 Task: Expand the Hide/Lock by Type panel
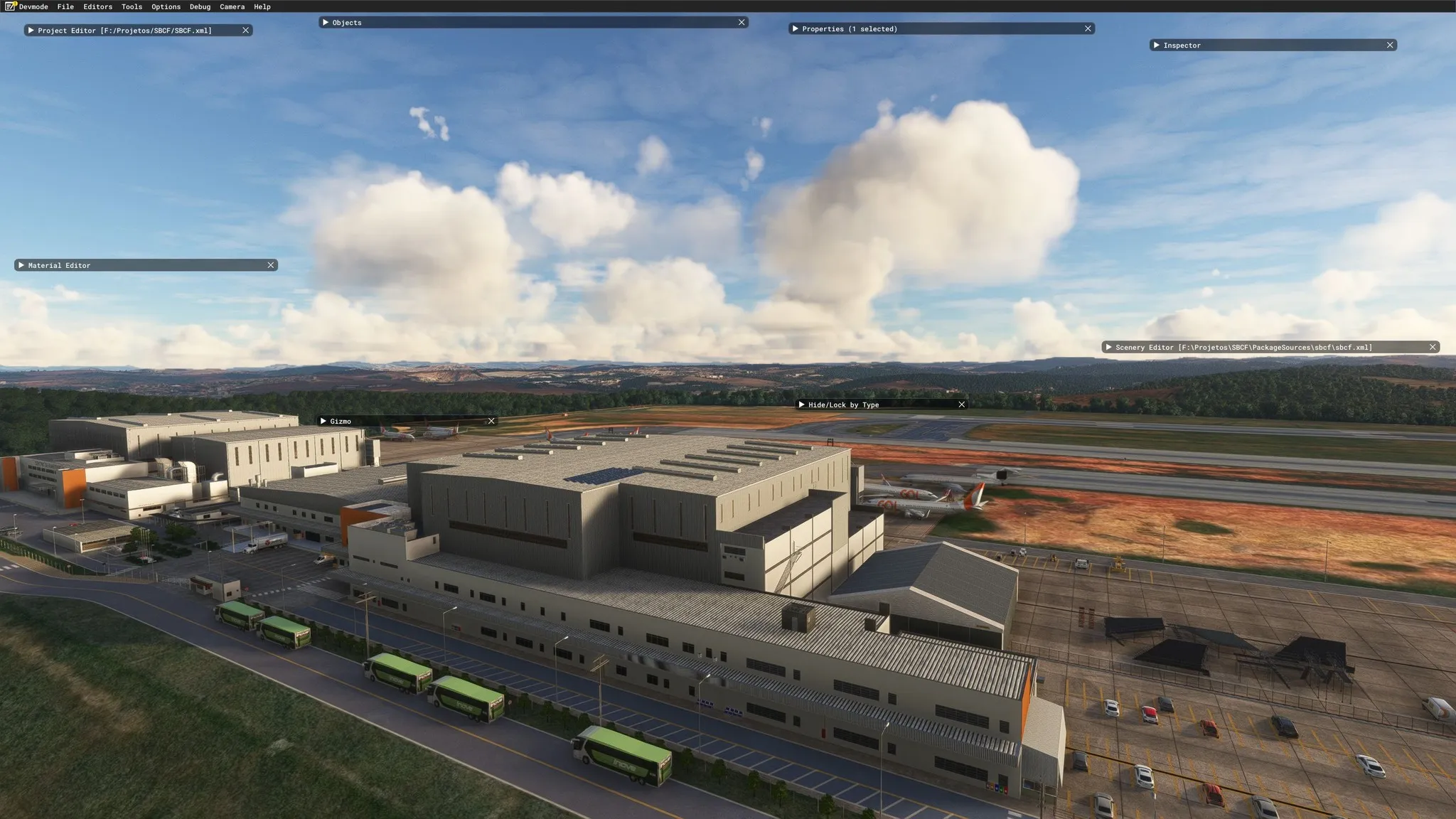(801, 405)
